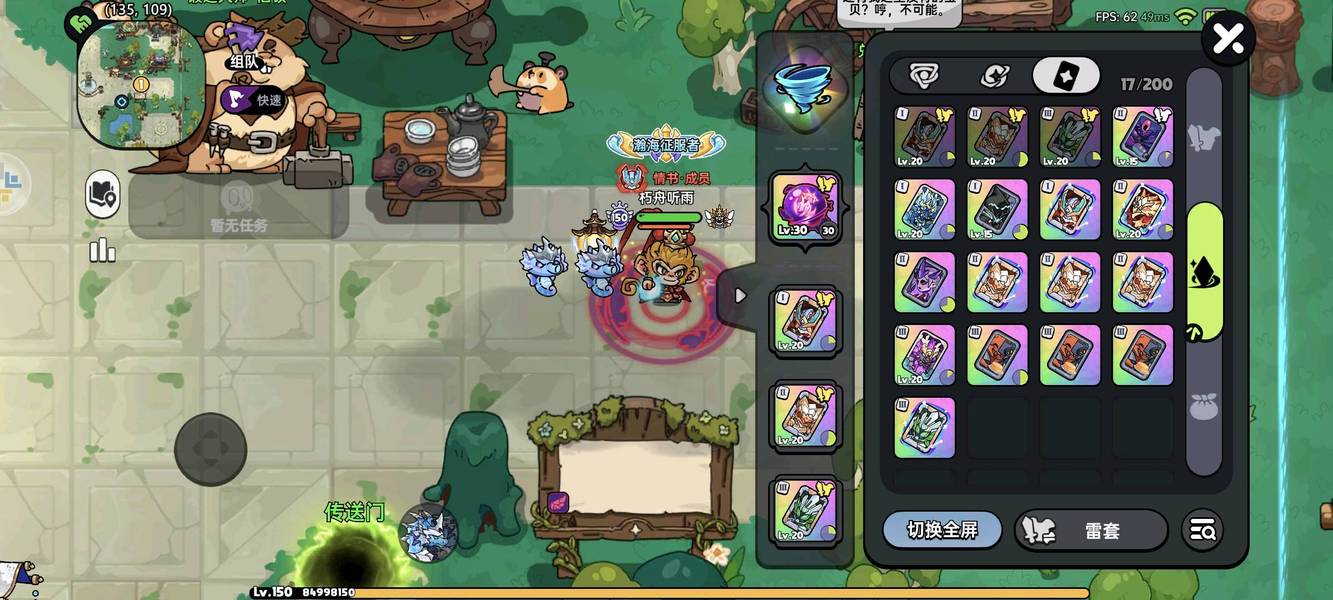Screen dimensions: 1333x600
Task: Switch to the spiral emblem tab
Action: point(922,76)
